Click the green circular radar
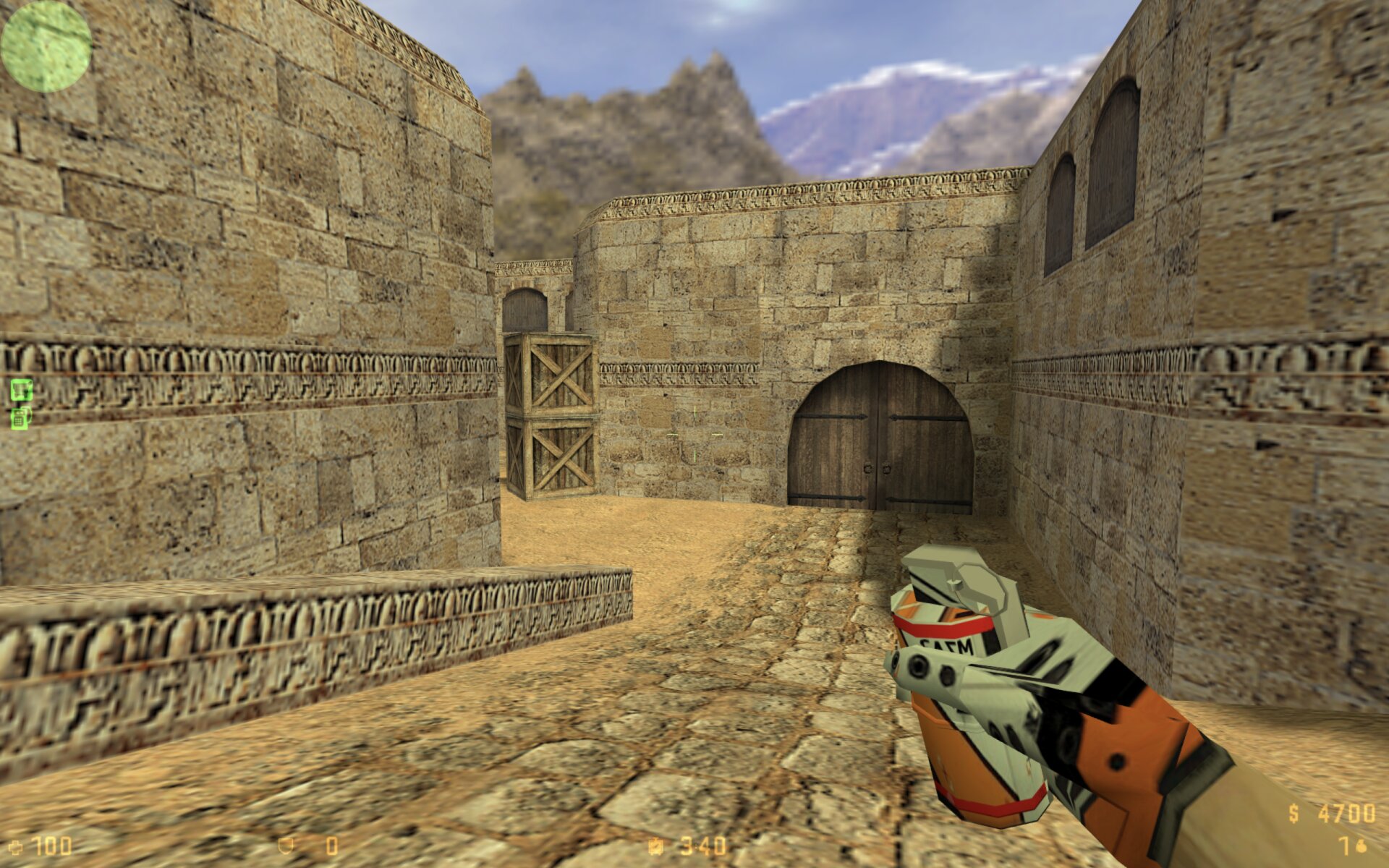Image resolution: width=1389 pixels, height=868 pixels. pos(46,46)
